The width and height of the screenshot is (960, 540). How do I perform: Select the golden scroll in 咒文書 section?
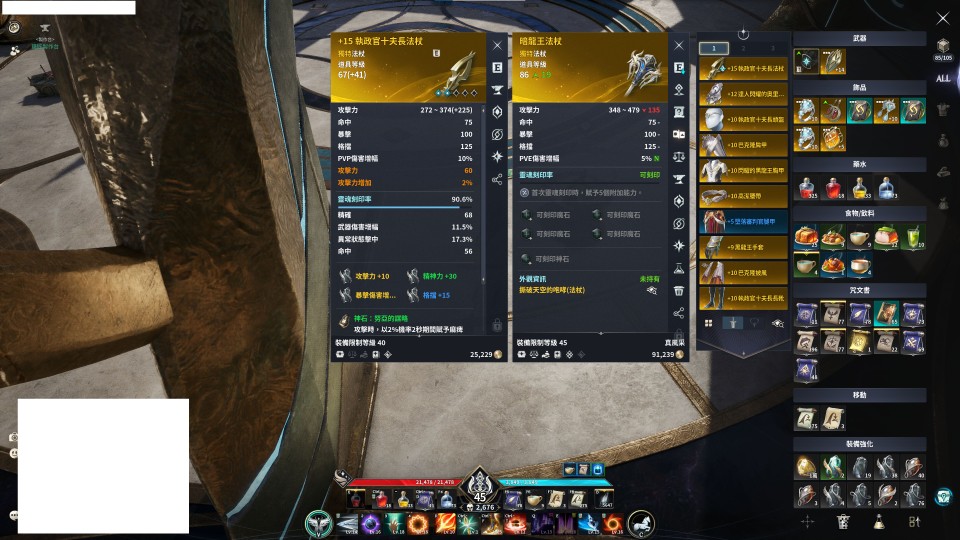click(x=860, y=341)
